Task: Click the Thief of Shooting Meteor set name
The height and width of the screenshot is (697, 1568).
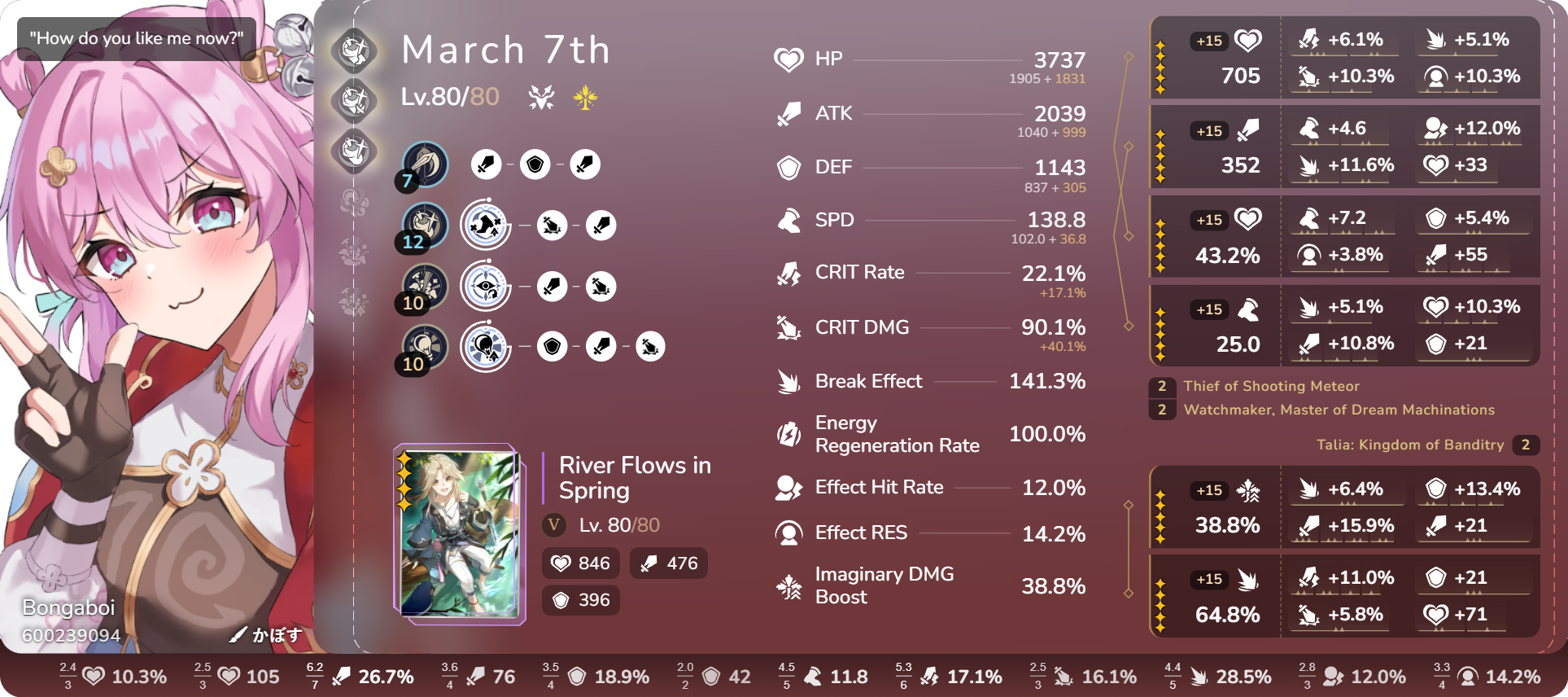Action: (x=1270, y=387)
